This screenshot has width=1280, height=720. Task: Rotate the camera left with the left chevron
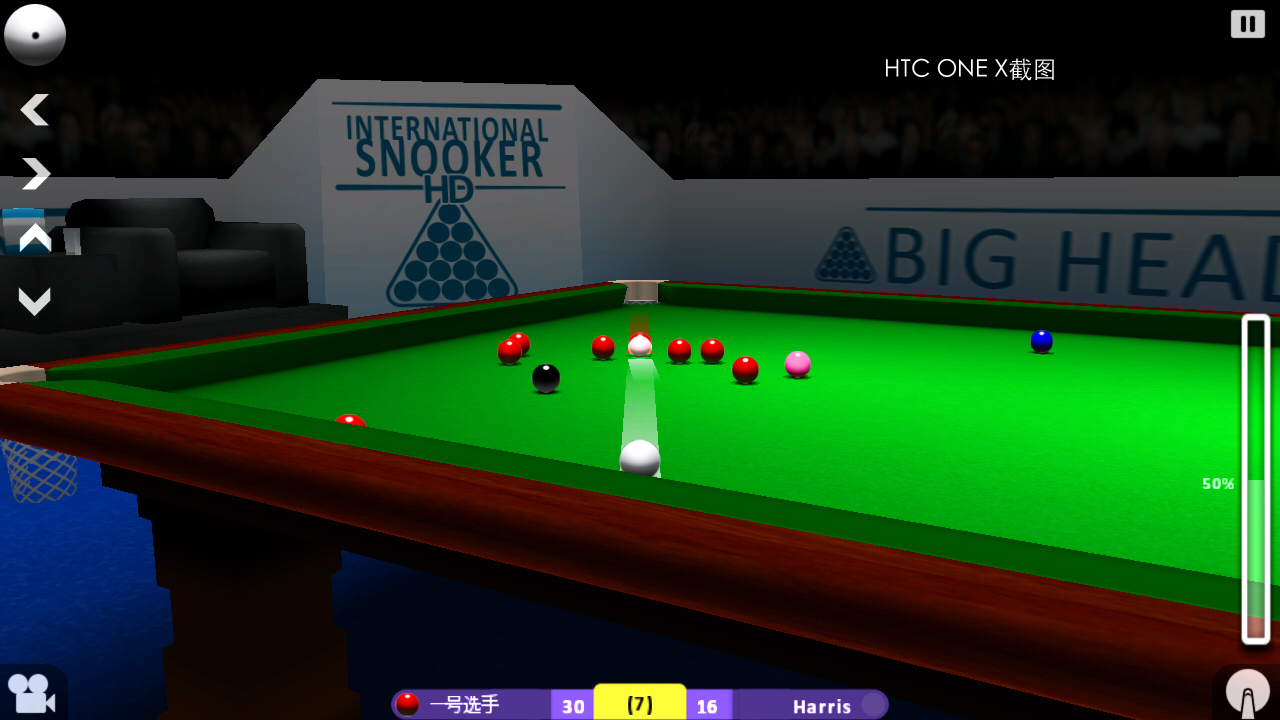click(35, 110)
